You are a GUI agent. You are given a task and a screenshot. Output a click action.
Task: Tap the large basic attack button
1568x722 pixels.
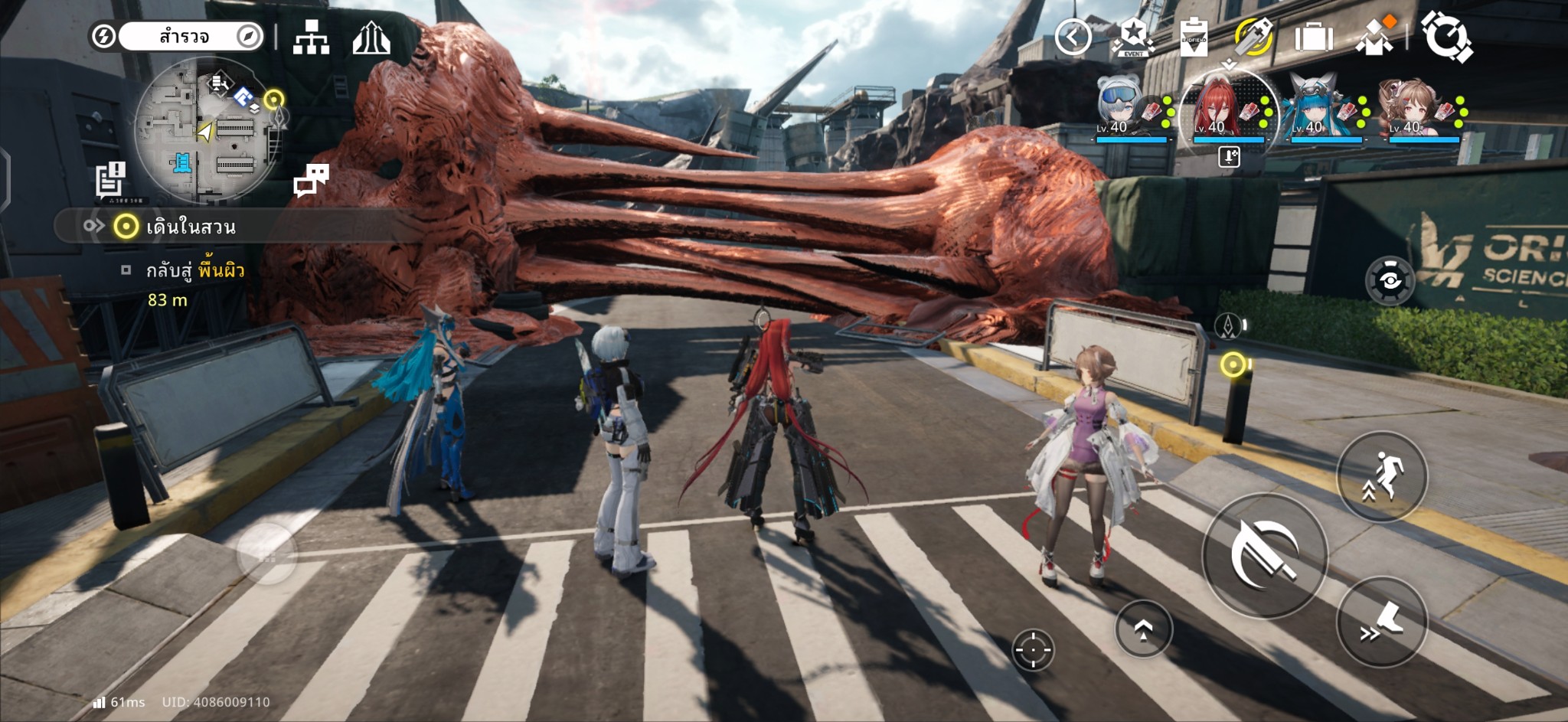1264,555
